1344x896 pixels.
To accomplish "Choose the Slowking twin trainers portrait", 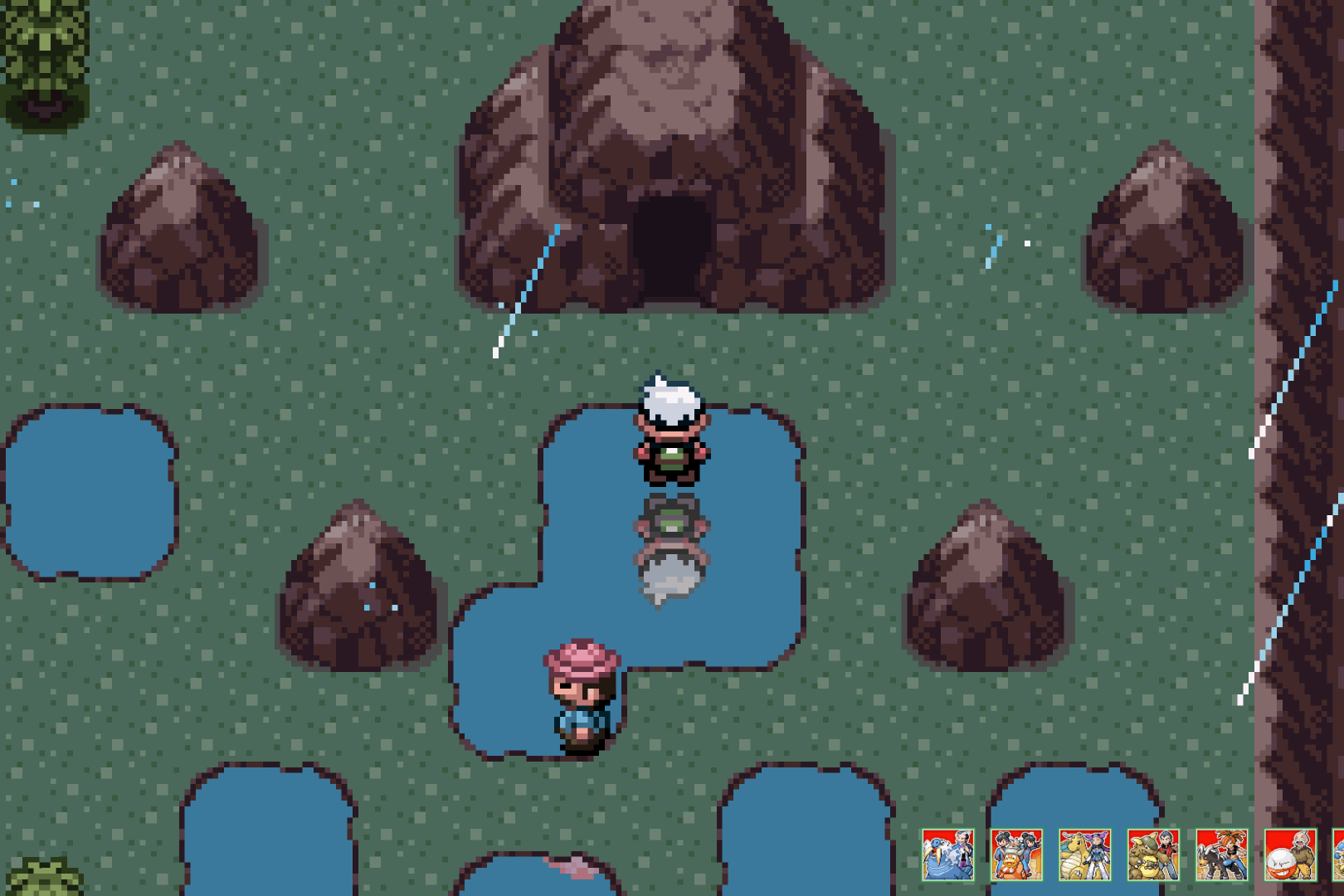I will tap(1016, 855).
